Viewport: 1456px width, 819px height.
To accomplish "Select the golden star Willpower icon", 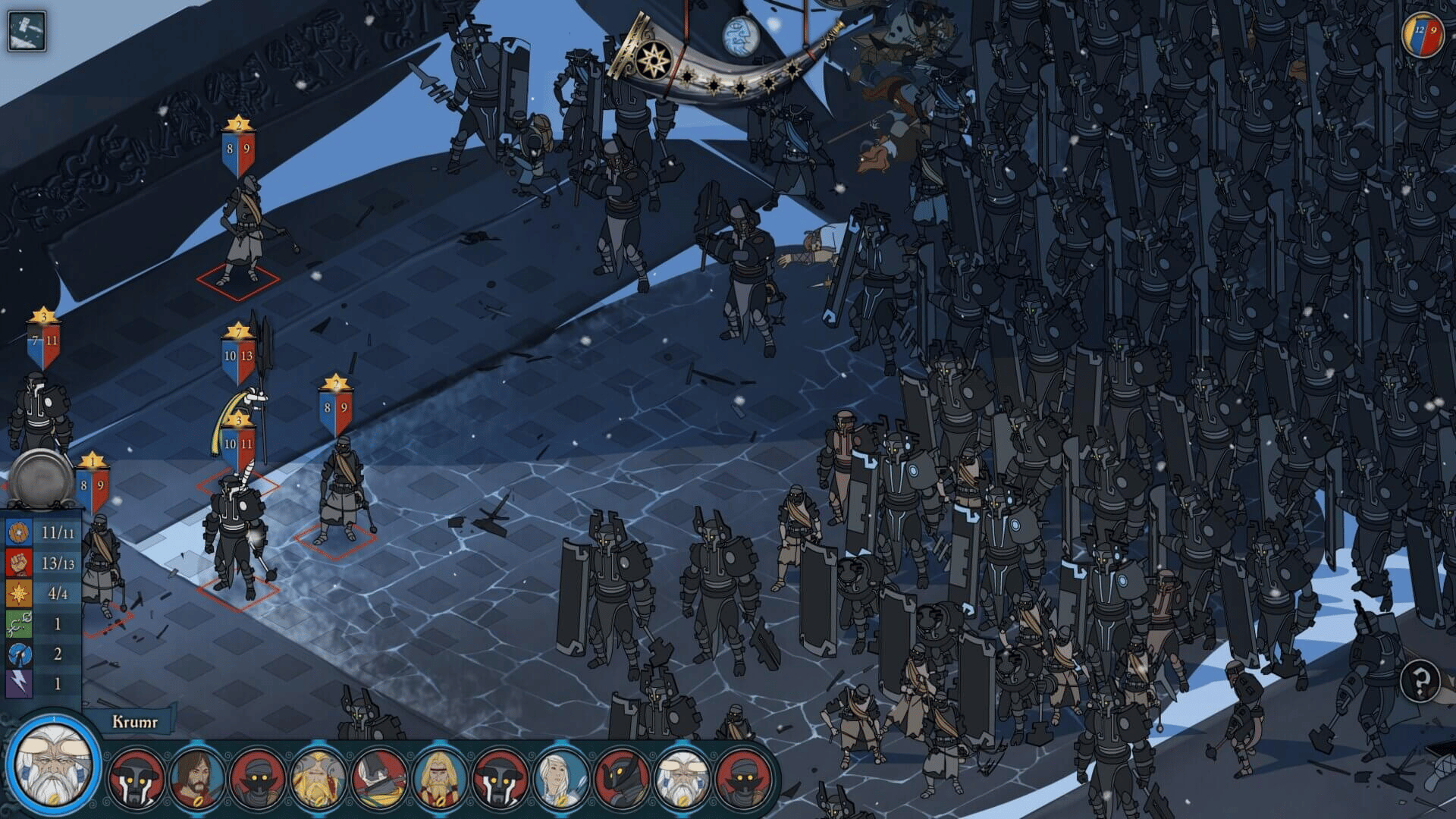I will (19, 591).
